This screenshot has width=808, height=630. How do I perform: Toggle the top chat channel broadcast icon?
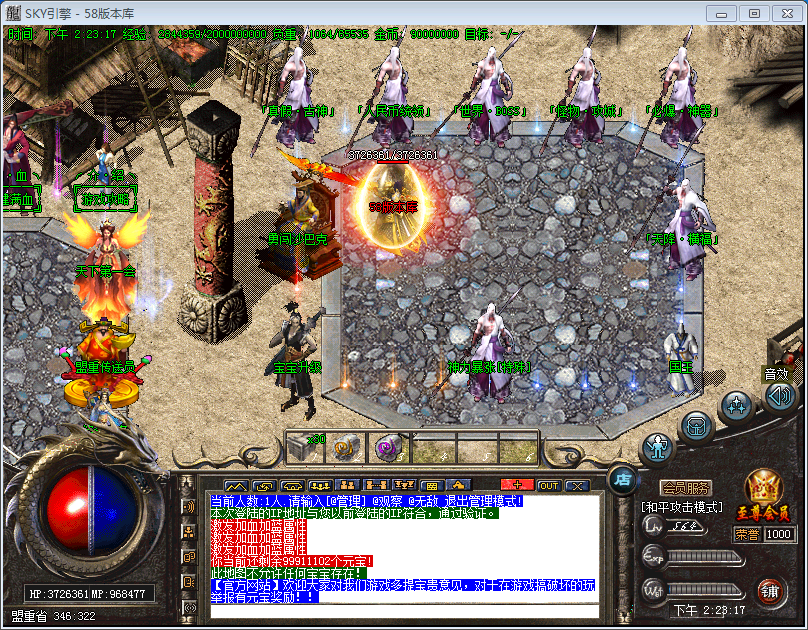190,506
